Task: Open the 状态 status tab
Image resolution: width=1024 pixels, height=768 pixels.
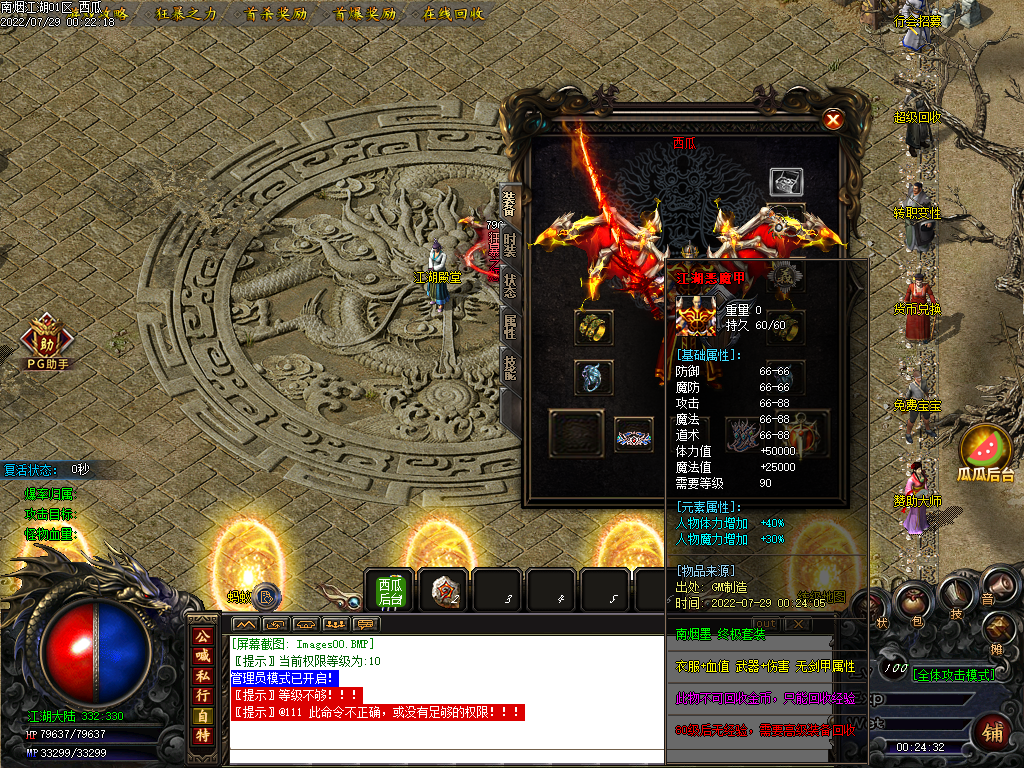Action: [x=509, y=286]
